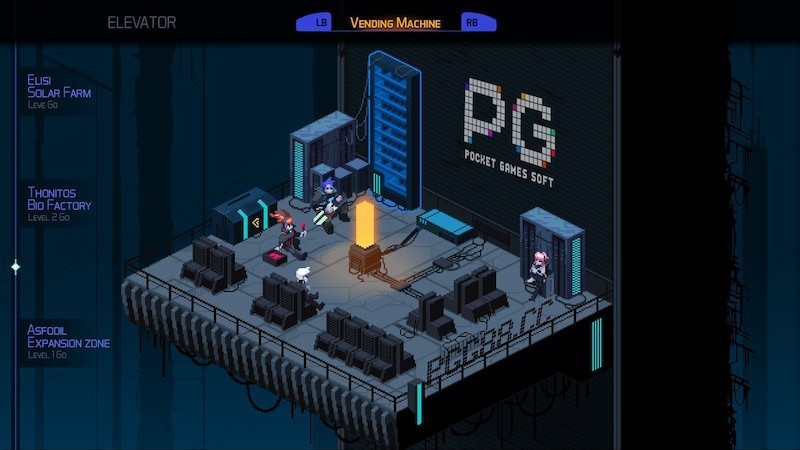Open the Vending Machine tab
The image size is (800, 450).
(x=395, y=22)
